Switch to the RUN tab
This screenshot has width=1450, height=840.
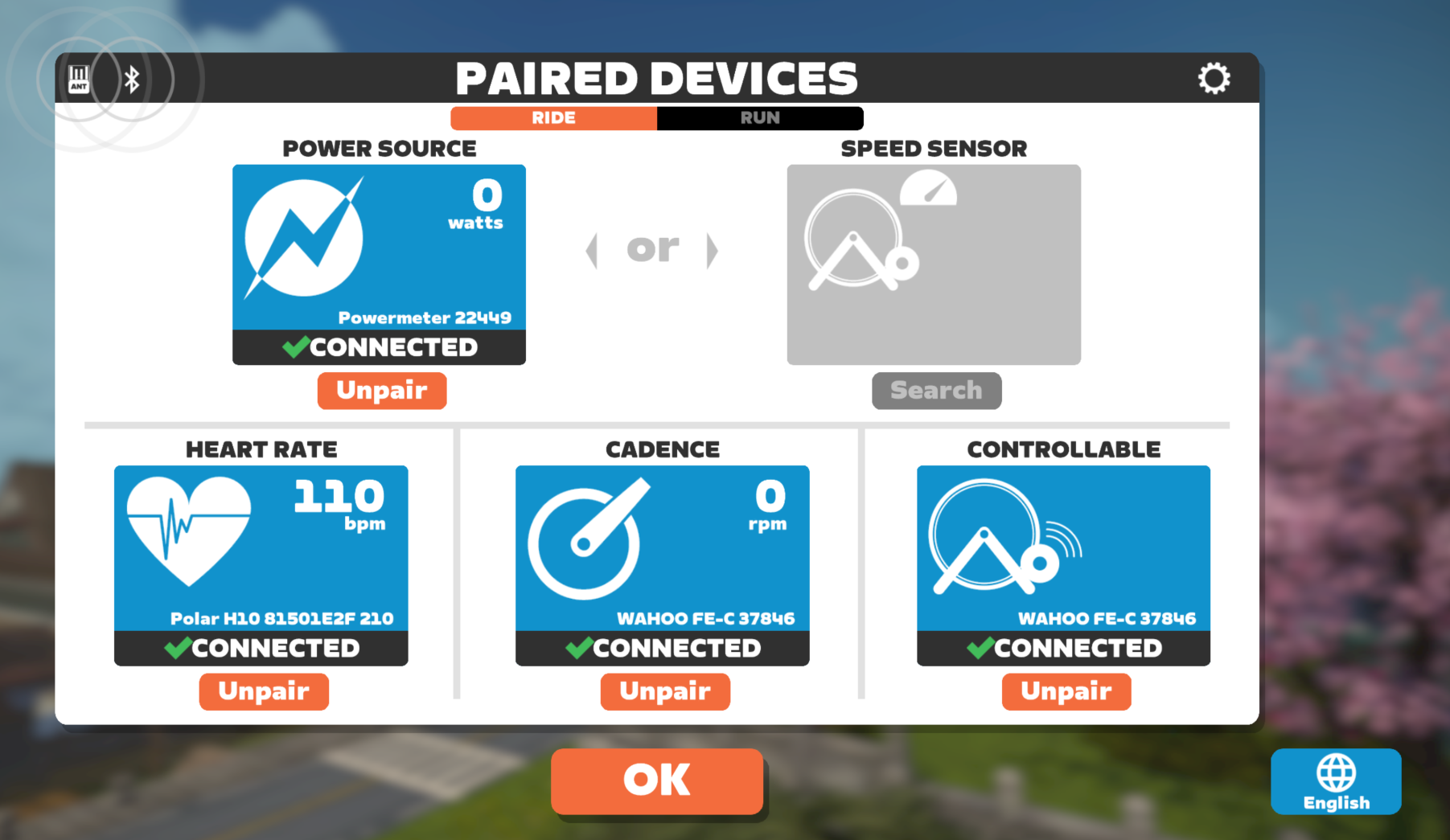click(759, 118)
